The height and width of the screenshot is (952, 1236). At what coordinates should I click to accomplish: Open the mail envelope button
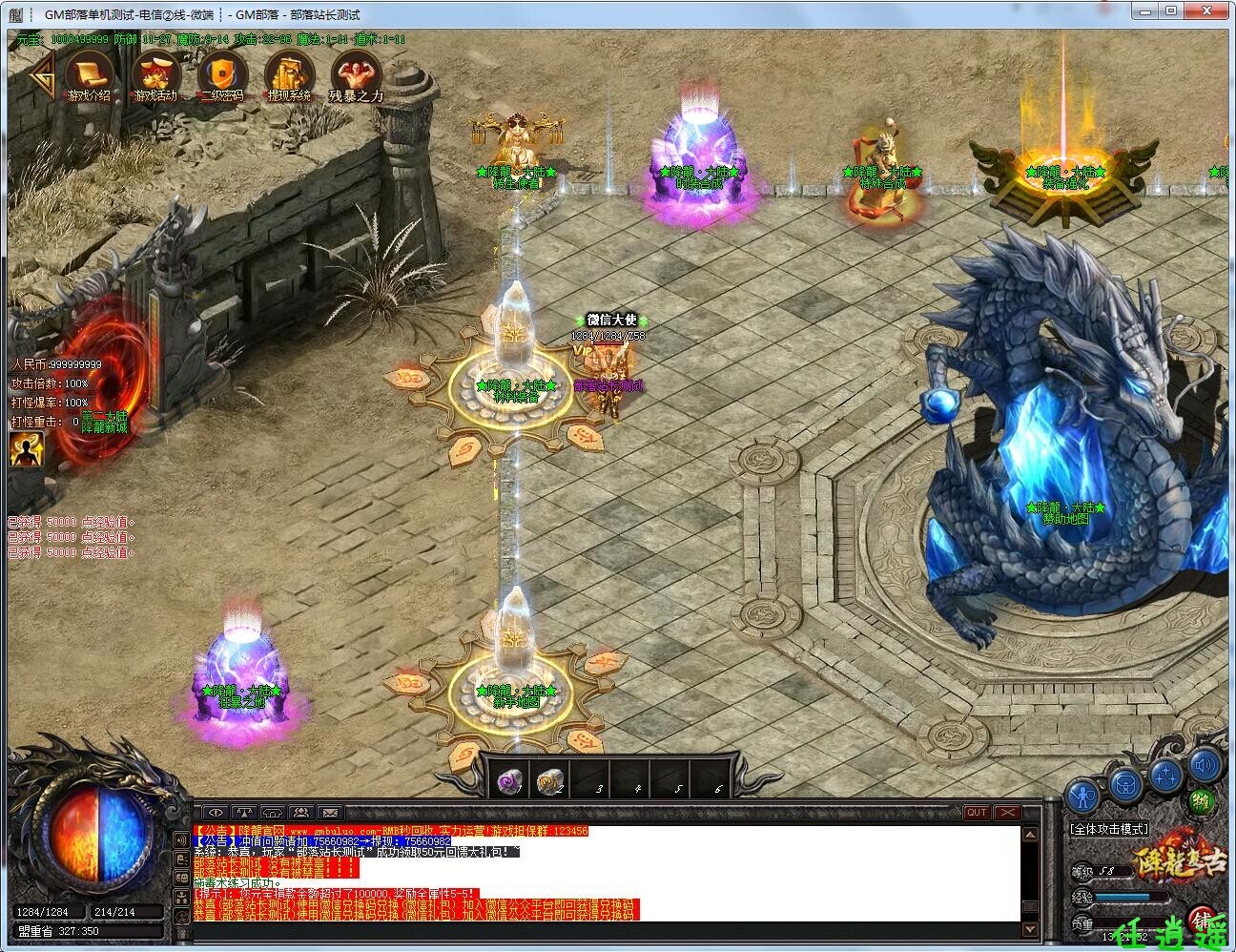(x=330, y=813)
